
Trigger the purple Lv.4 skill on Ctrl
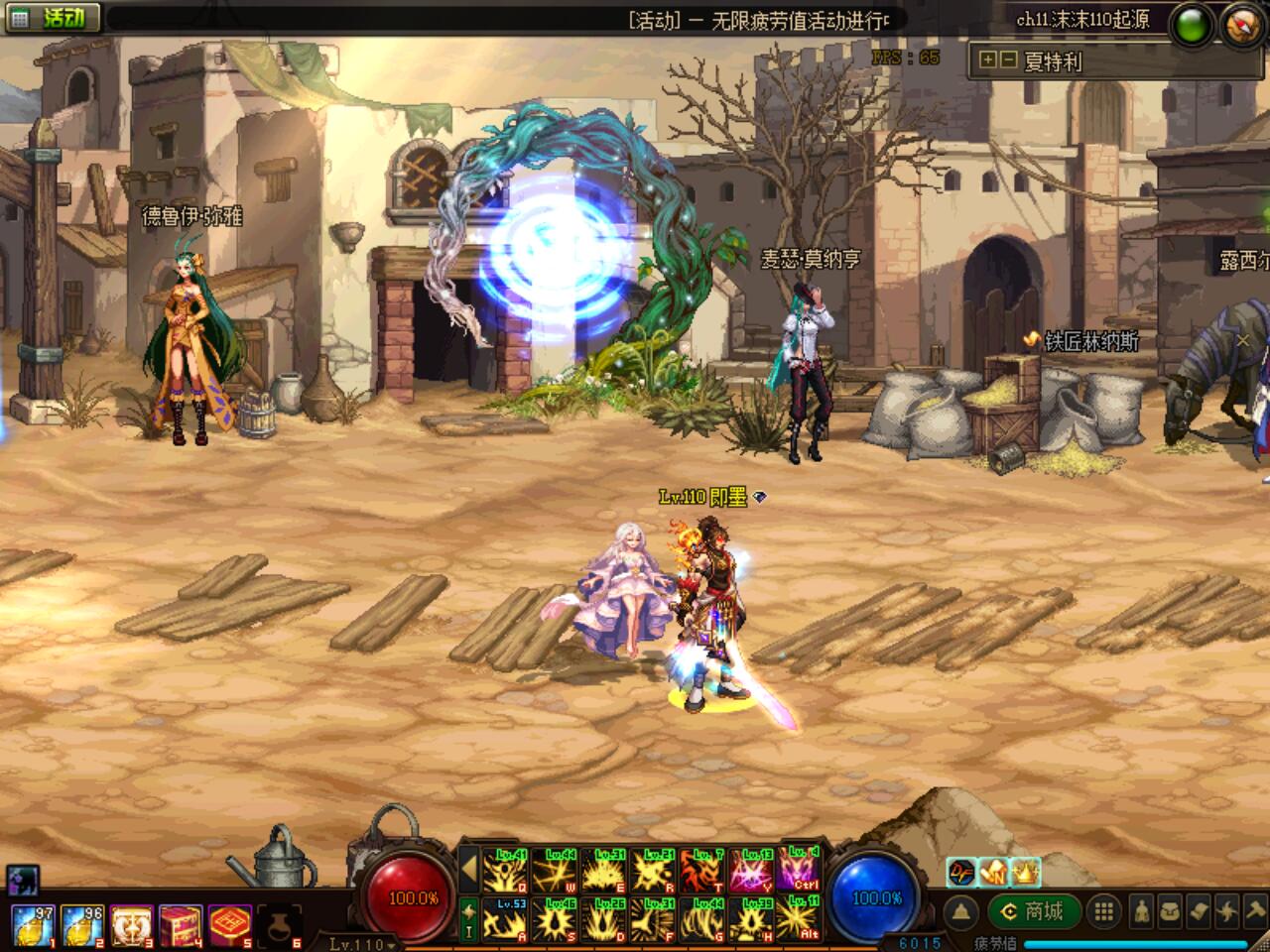800,869
